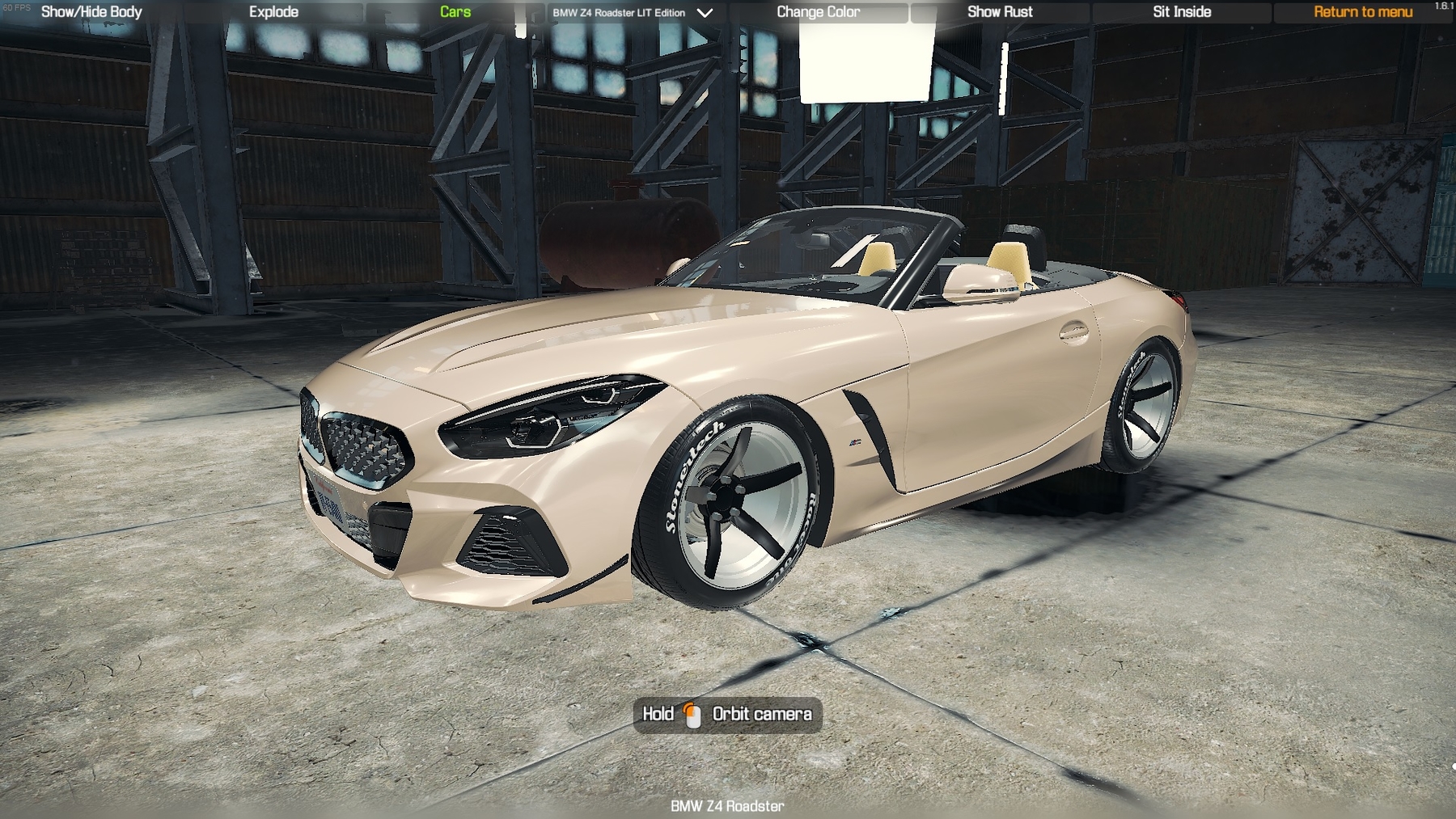Activate Show Rust

coord(1000,12)
